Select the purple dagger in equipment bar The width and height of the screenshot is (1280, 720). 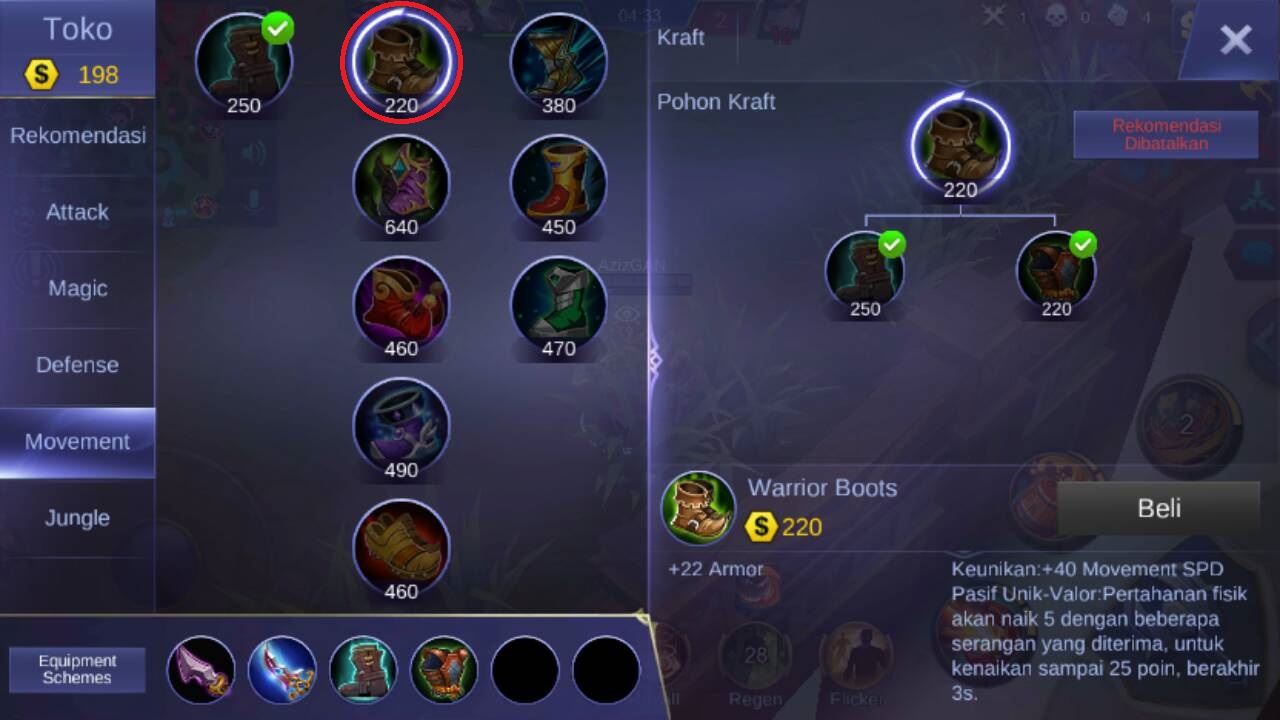coord(201,669)
